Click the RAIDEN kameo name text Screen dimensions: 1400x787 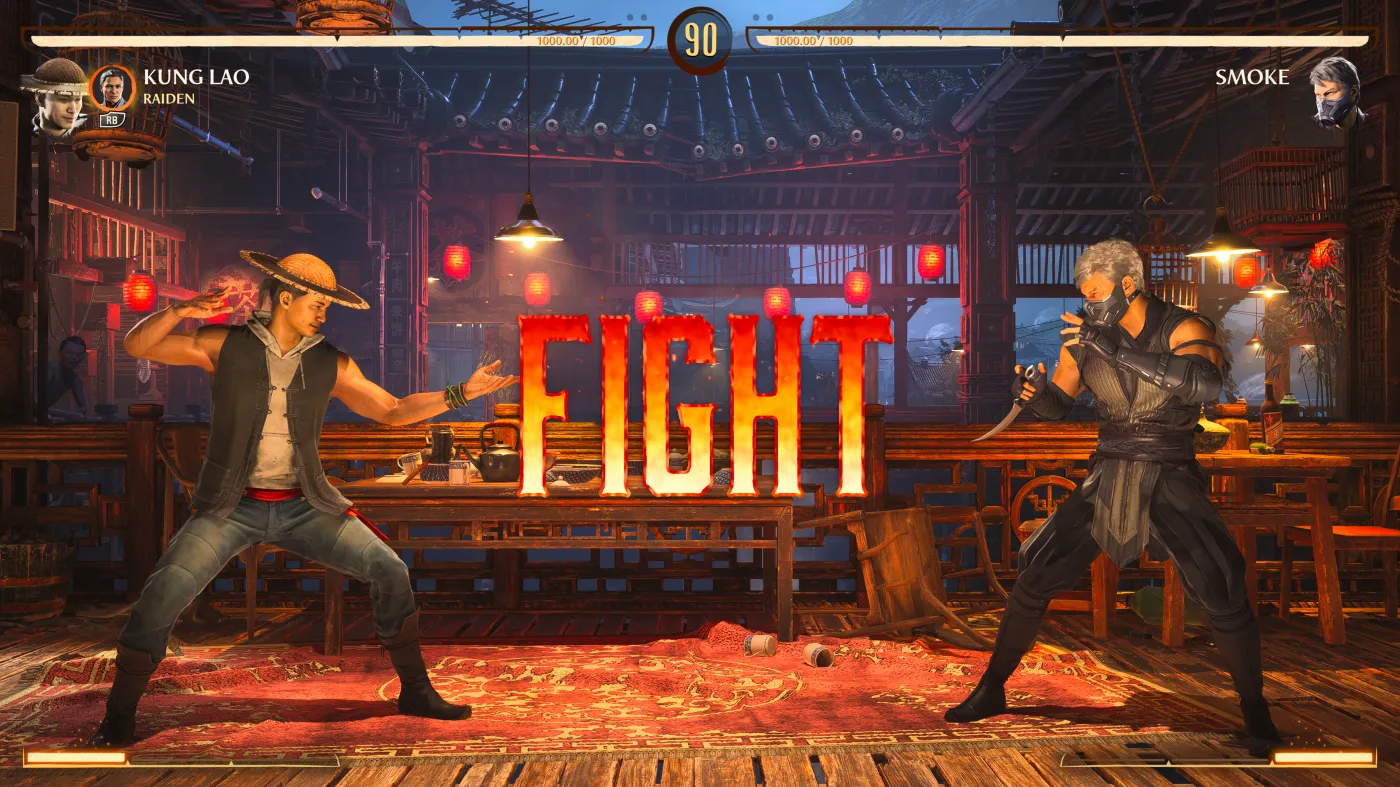click(168, 98)
